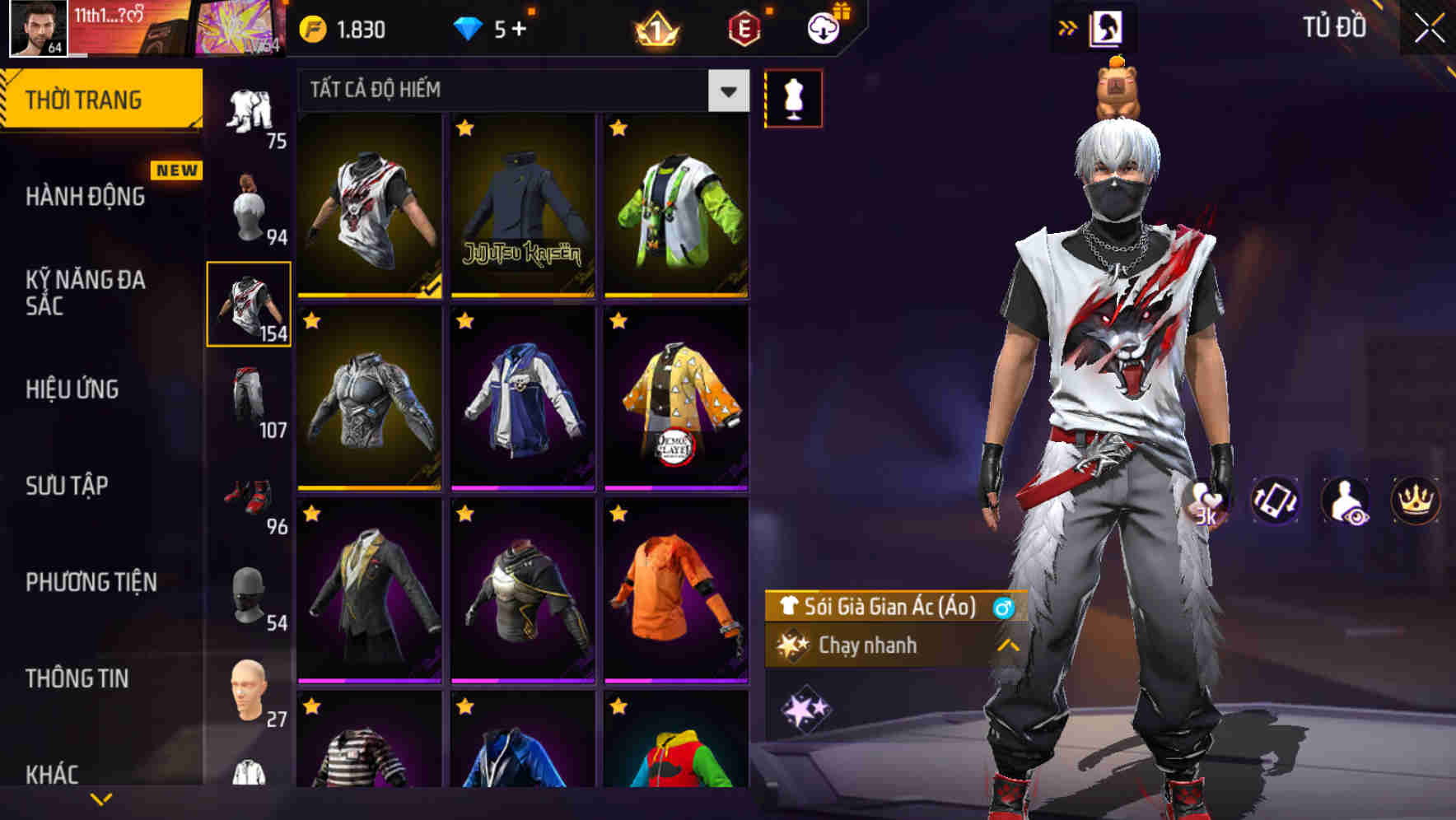This screenshot has width=1456, height=820.
Task: Click the mannequin outfit preset icon
Action: pyautogui.click(x=793, y=97)
